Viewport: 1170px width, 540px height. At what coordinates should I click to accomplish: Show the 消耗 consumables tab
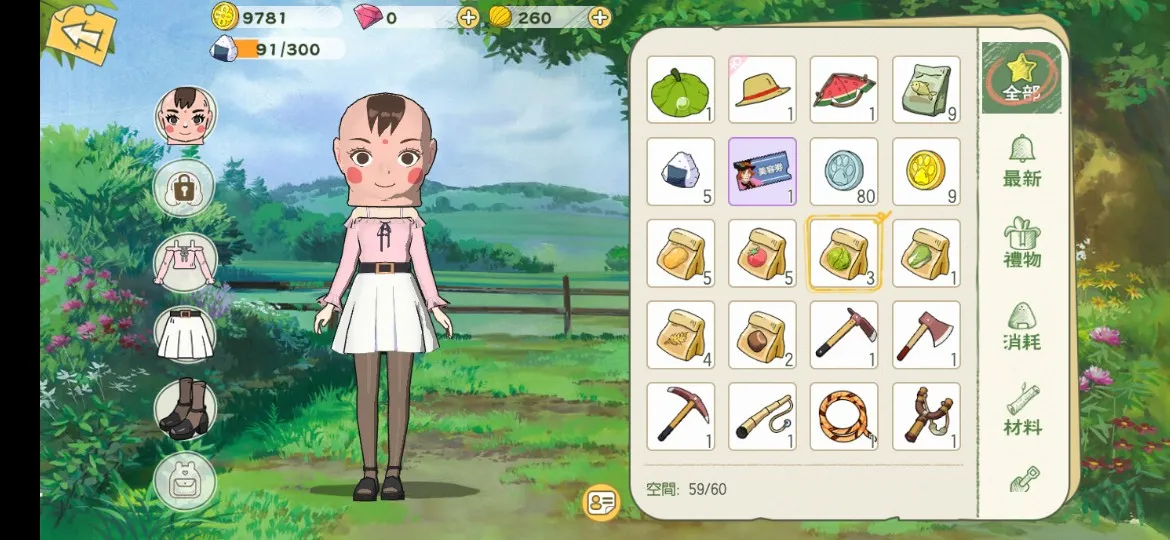click(1021, 327)
